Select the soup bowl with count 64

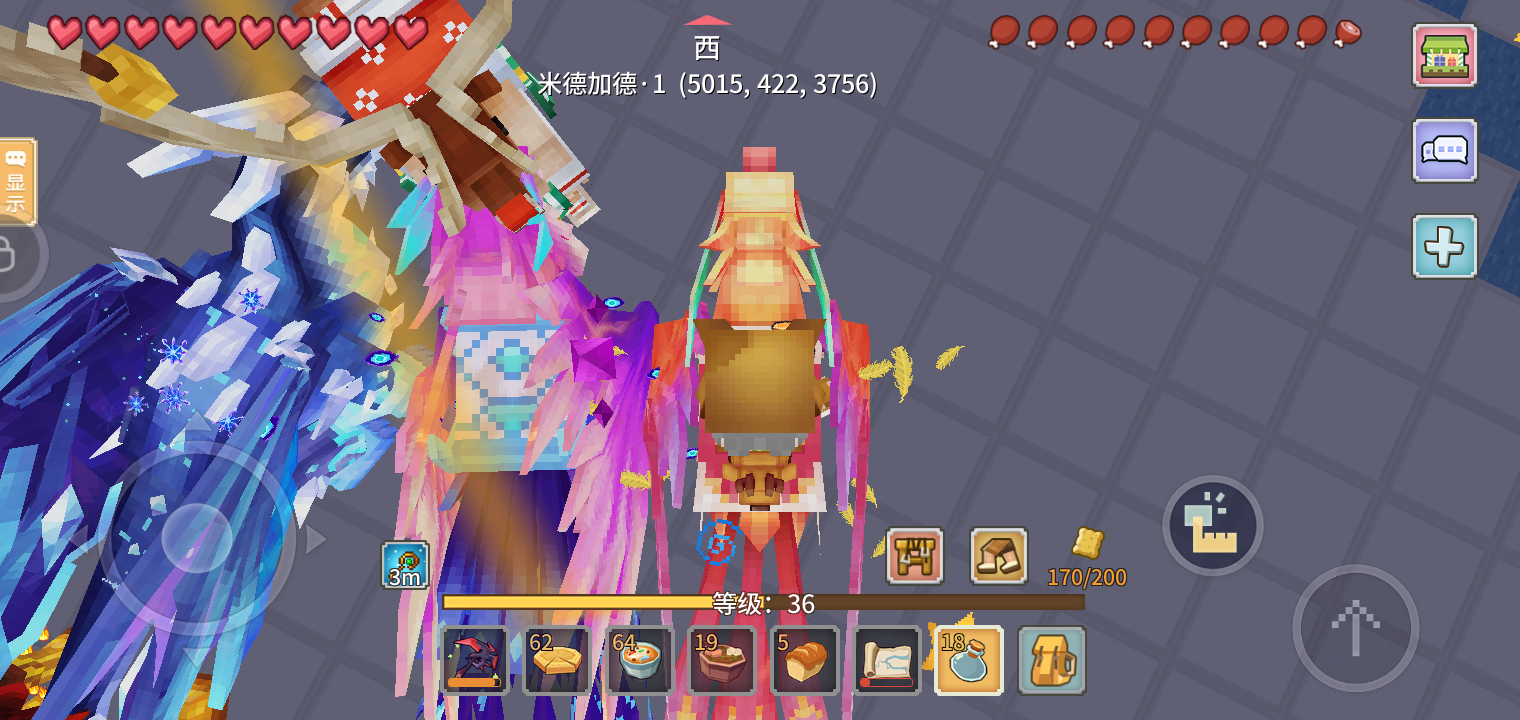pyautogui.click(x=639, y=662)
